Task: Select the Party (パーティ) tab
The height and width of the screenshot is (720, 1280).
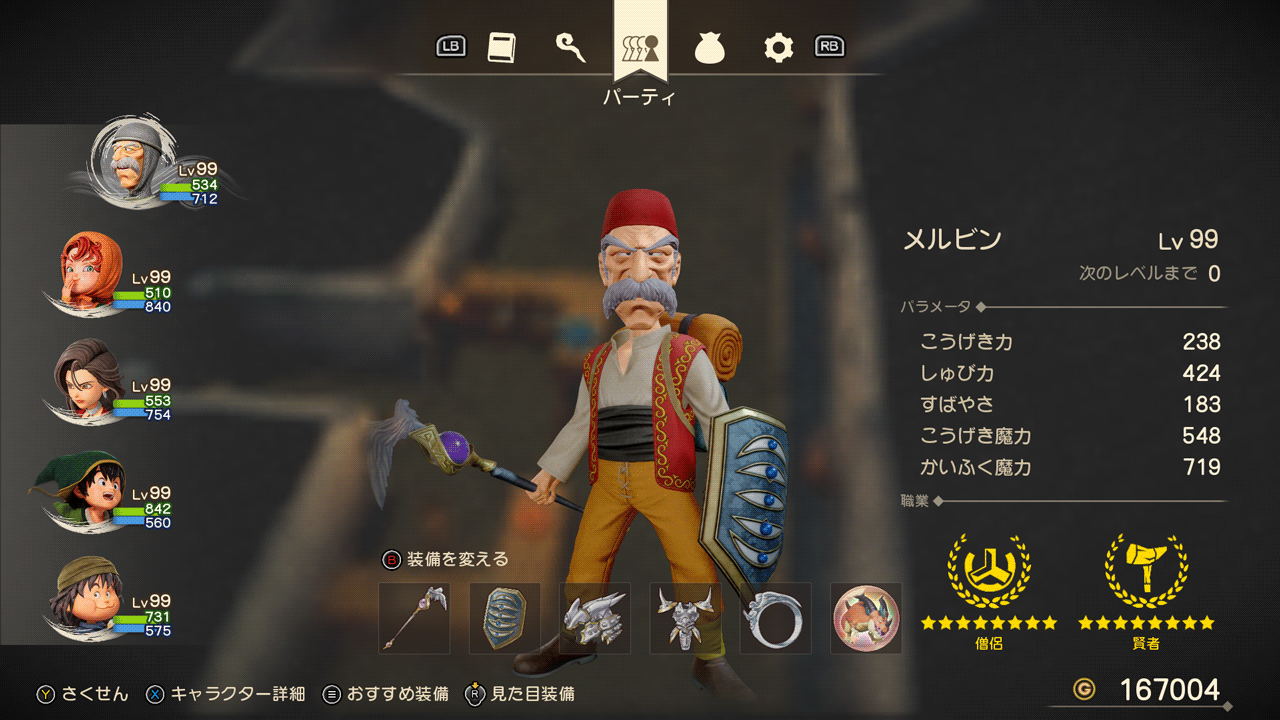Action: click(x=640, y=47)
